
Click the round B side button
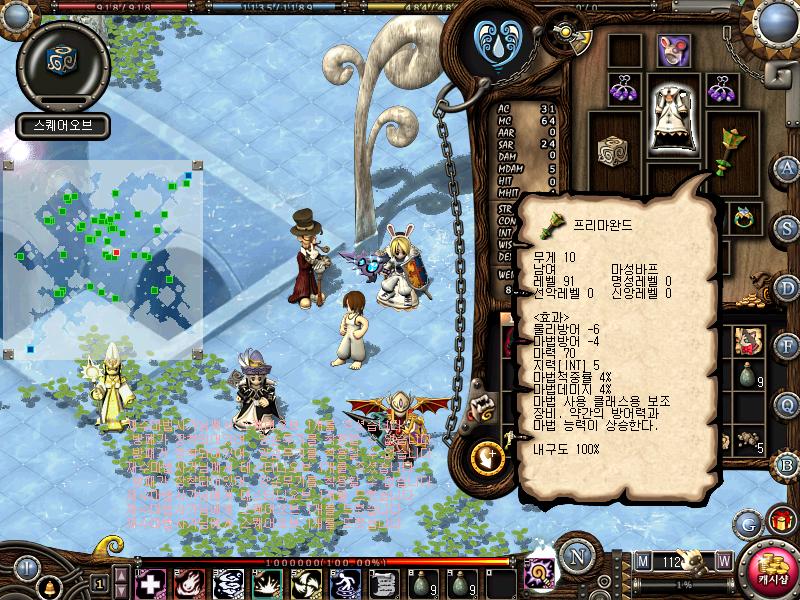pos(788,464)
